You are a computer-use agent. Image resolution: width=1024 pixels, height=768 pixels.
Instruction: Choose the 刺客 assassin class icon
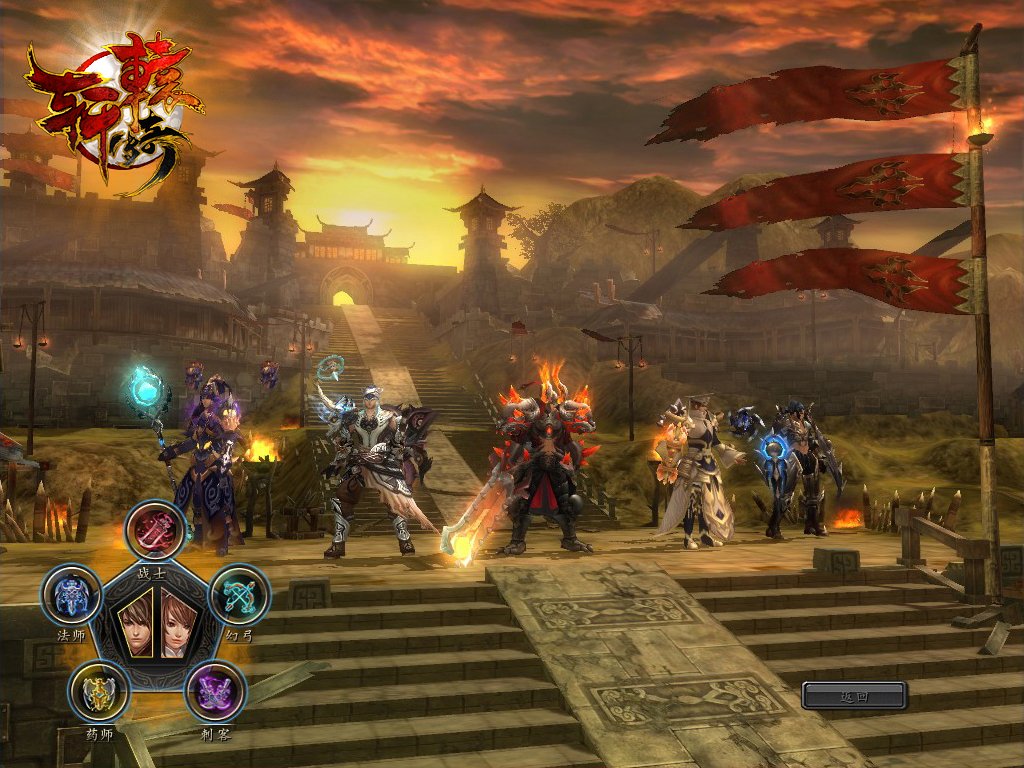215,692
